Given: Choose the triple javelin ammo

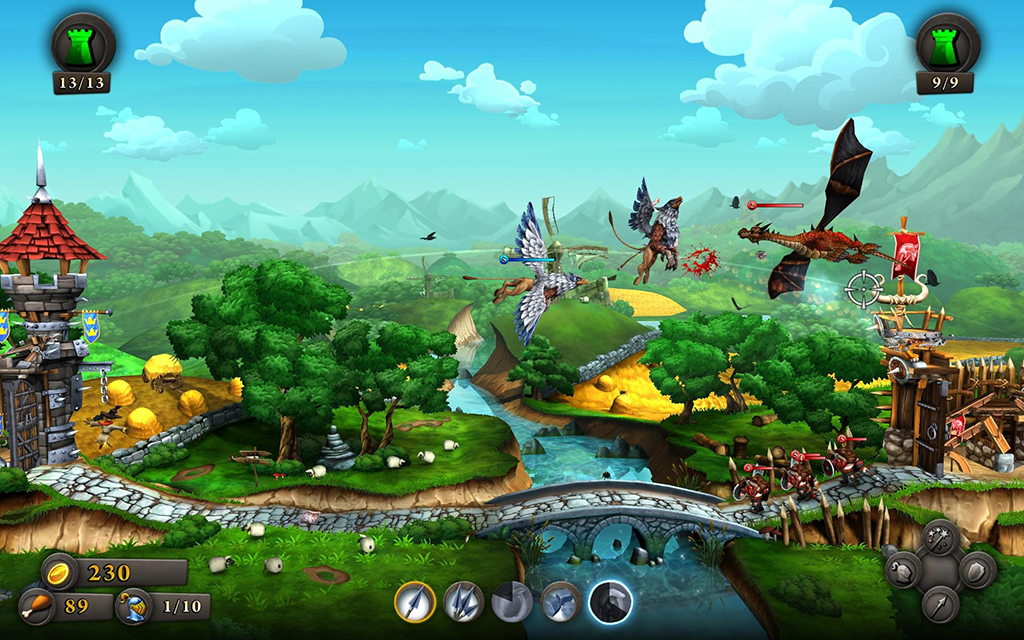Looking at the screenshot, I should [x=463, y=602].
